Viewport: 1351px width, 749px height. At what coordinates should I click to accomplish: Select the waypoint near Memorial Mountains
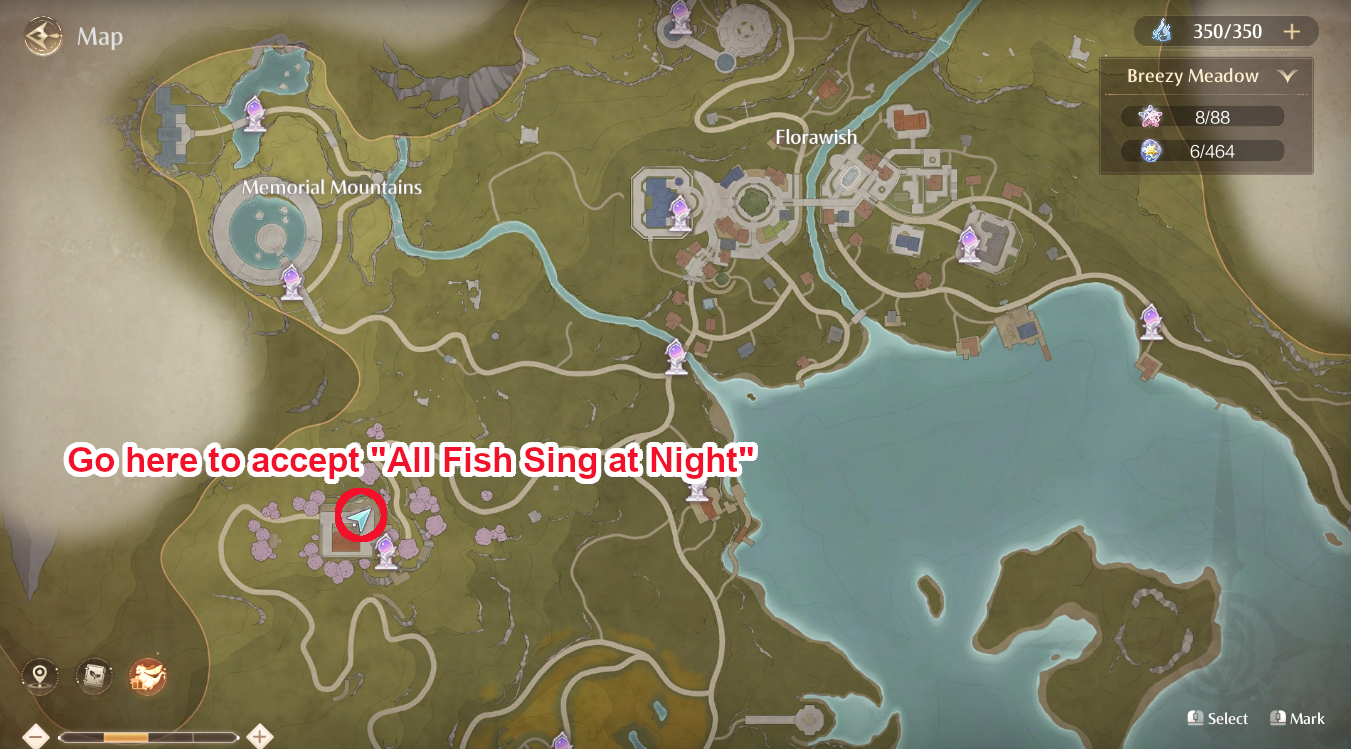pos(293,282)
